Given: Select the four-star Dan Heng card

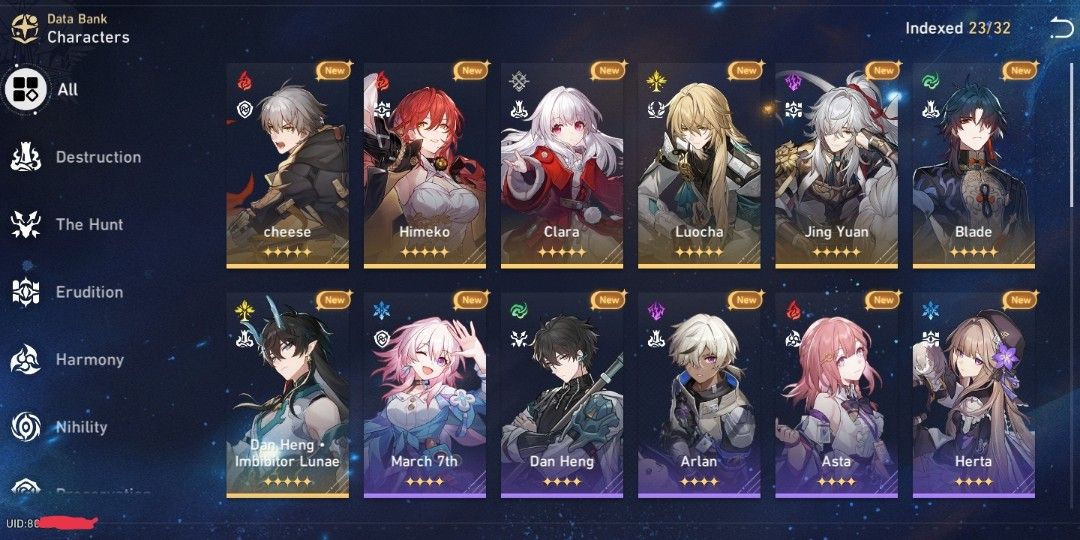Looking at the screenshot, I should (x=561, y=395).
